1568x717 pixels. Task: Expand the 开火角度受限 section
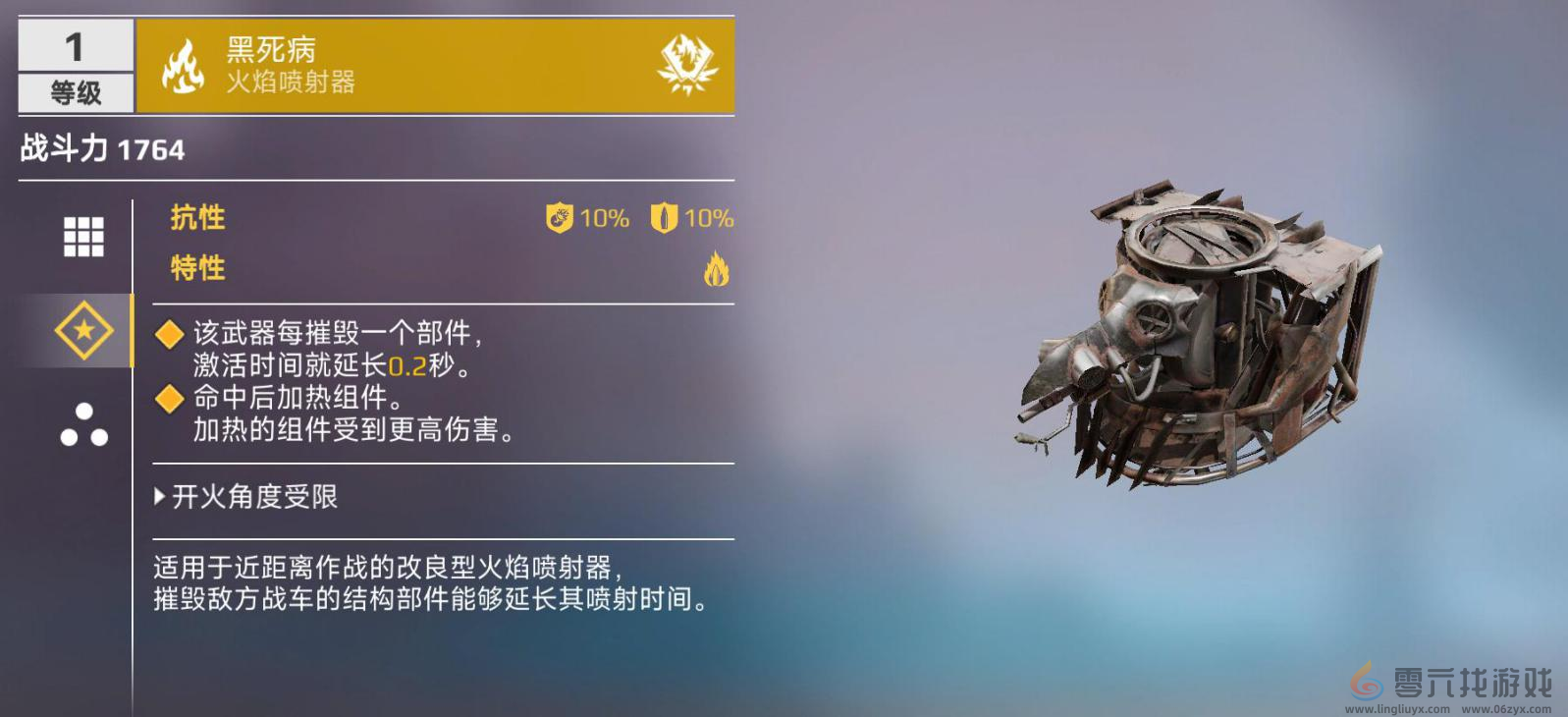[x=247, y=498]
